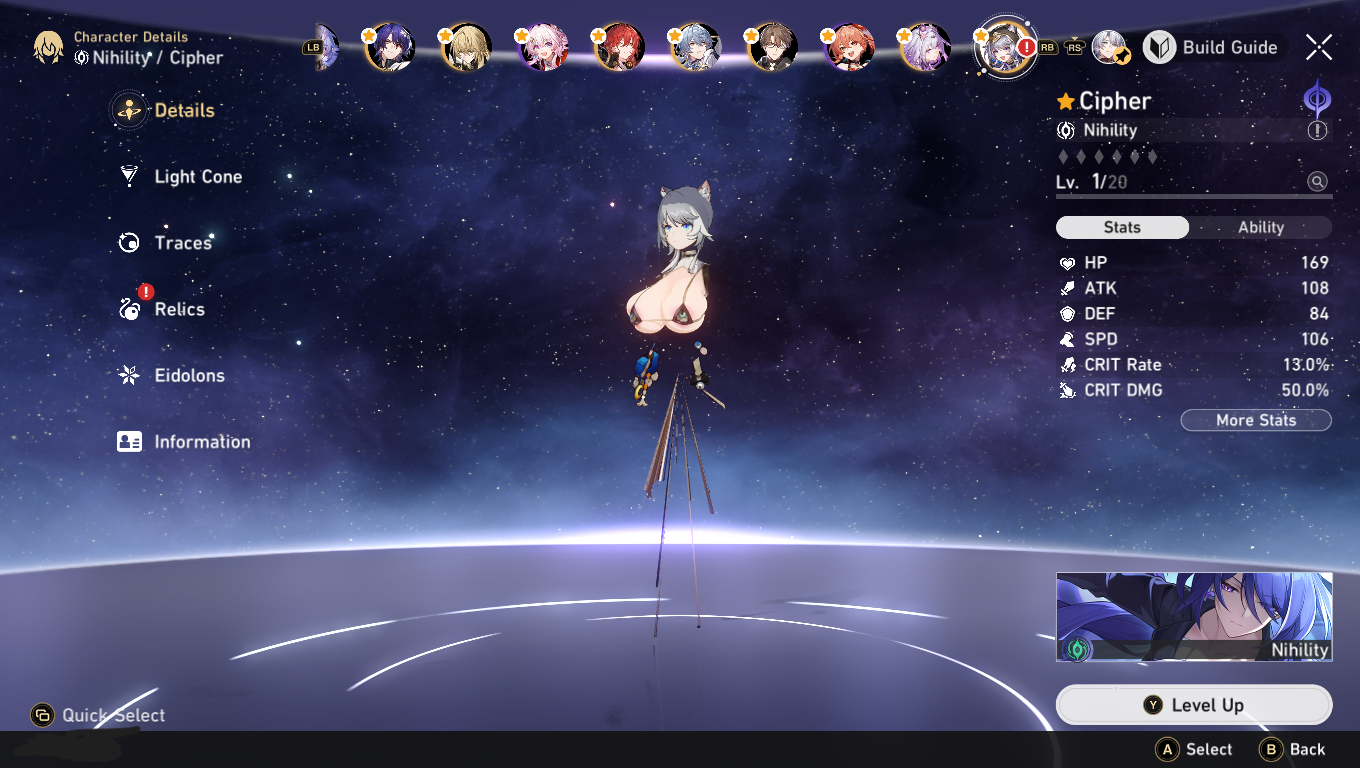Close the character details screen
The width and height of the screenshot is (1360, 768).
pyautogui.click(x=1318, y=47)
